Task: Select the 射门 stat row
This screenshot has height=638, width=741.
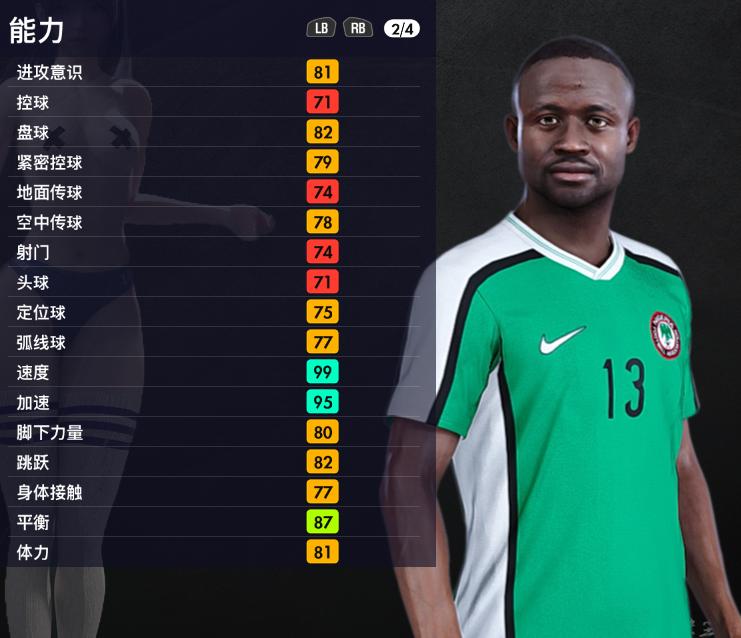Action: 215,252
